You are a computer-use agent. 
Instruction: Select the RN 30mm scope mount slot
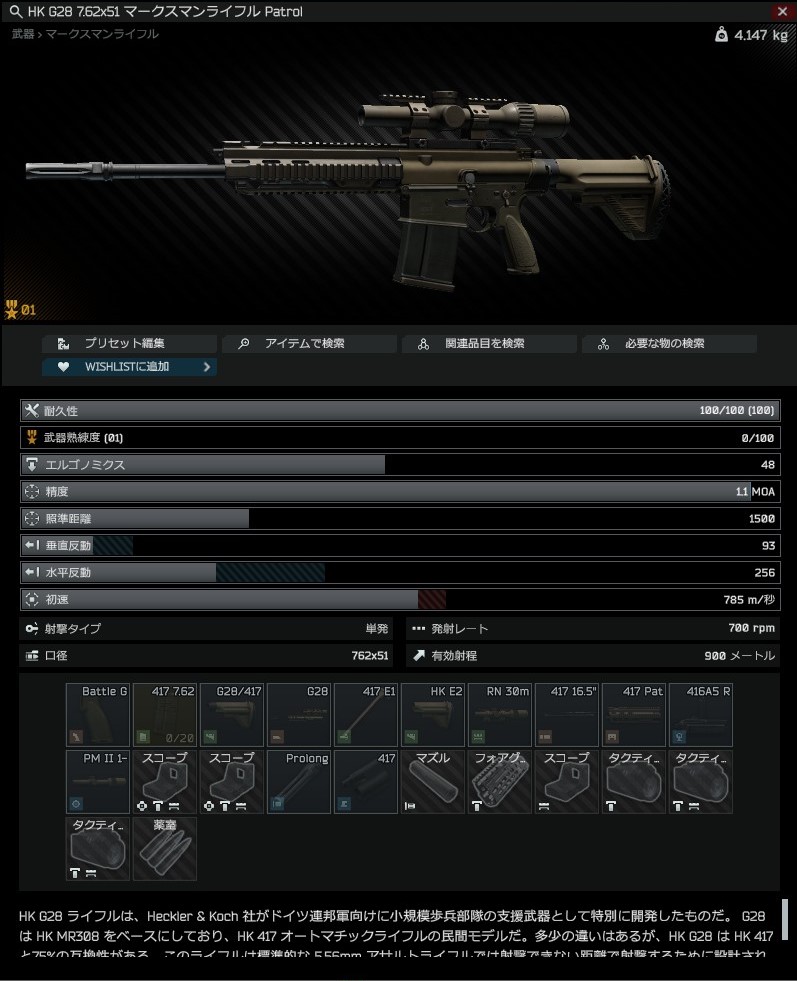(x=500, y=715)
